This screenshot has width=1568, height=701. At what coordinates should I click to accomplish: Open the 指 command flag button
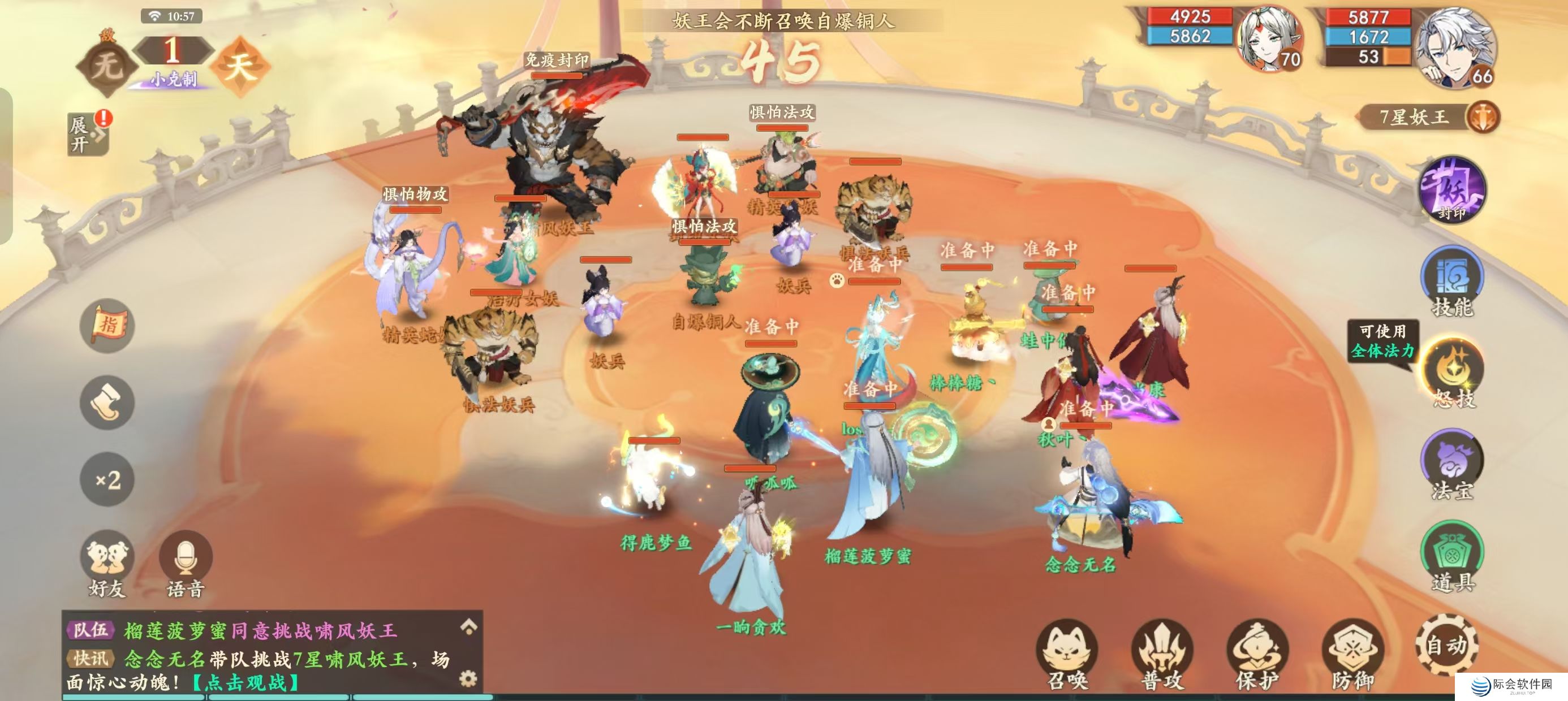tap(107, 326)
